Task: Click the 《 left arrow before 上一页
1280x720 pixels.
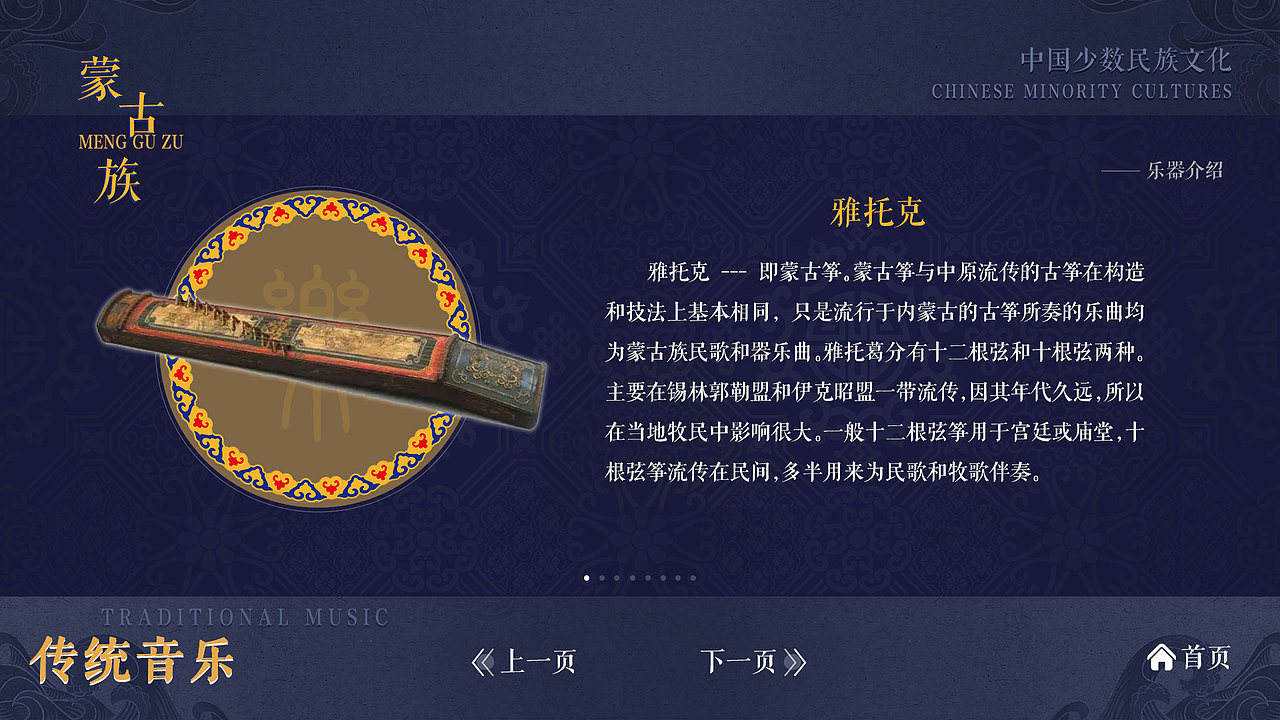Action: [483, 660]
